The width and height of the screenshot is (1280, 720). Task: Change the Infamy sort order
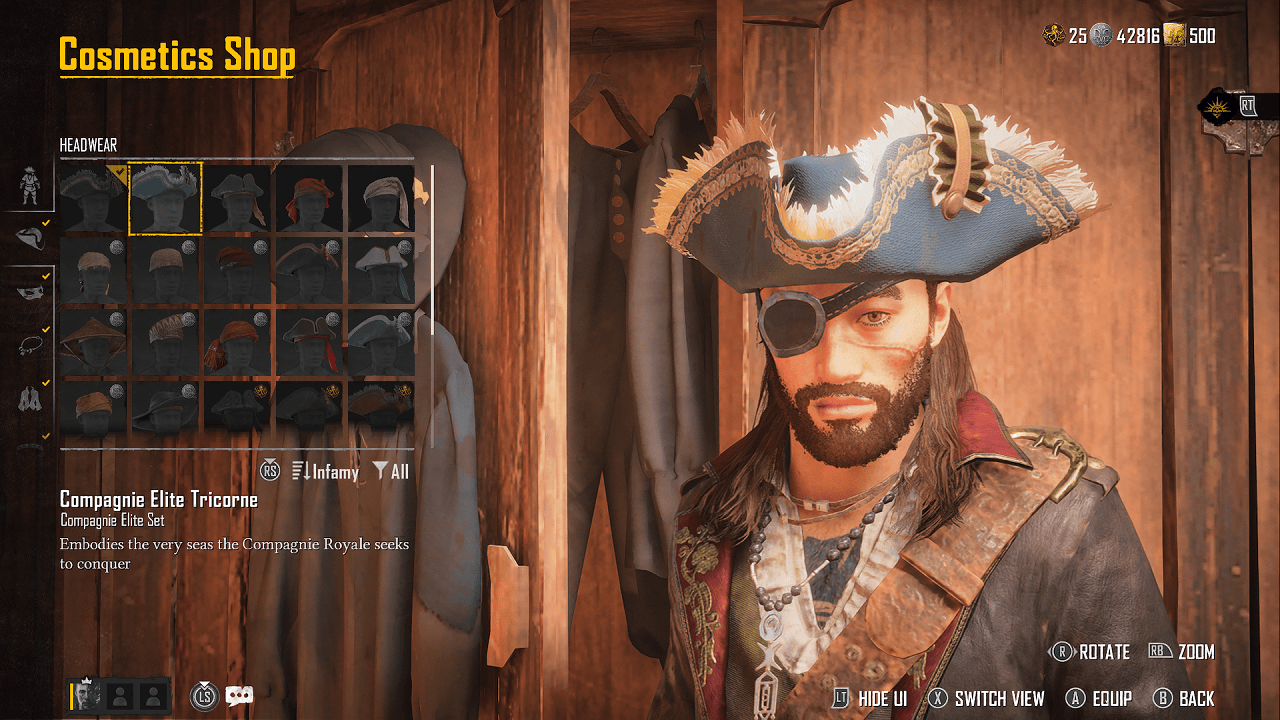click(325, 471)
